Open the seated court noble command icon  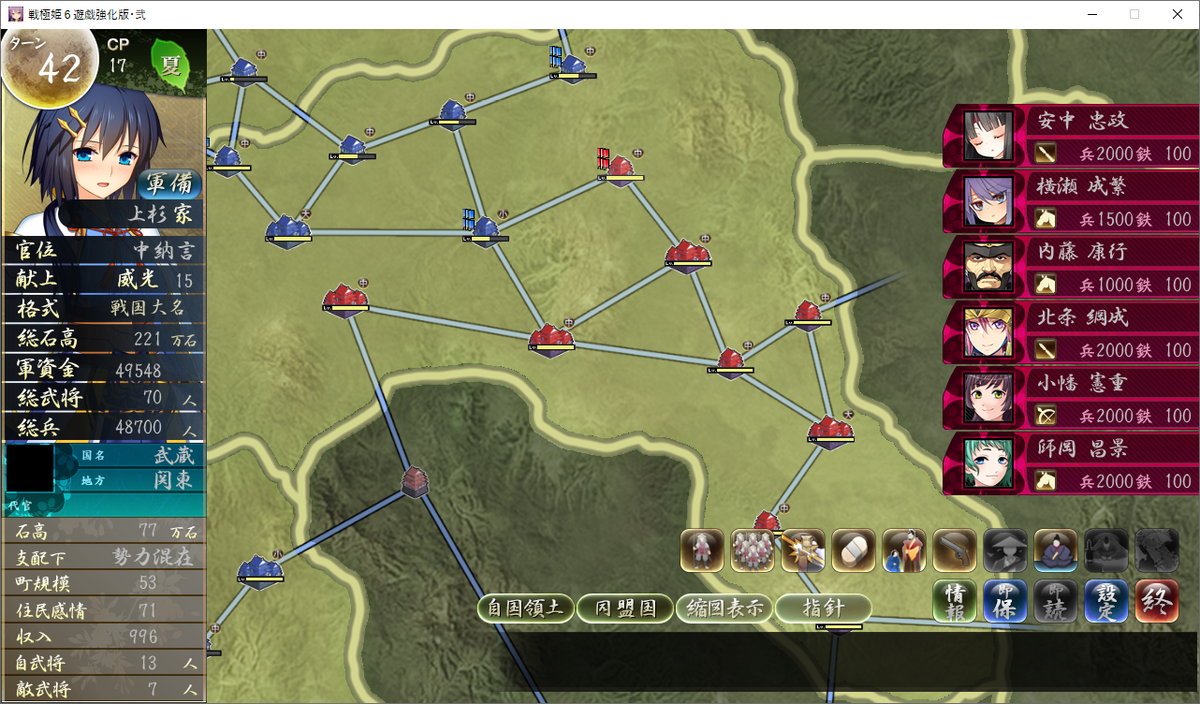pos(1055,550)
